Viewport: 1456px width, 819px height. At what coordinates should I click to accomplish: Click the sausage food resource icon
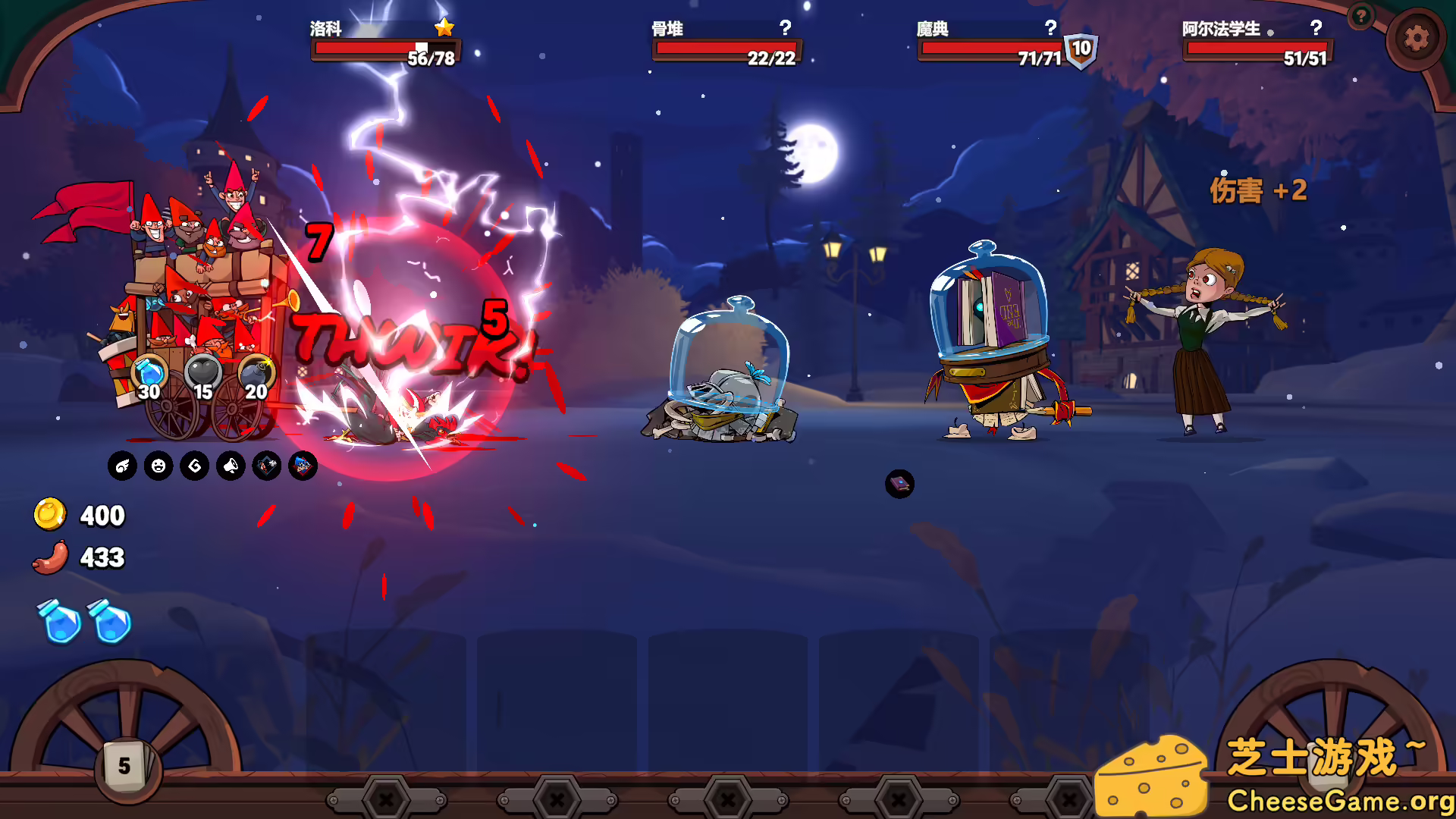click(x=50, y=558)
